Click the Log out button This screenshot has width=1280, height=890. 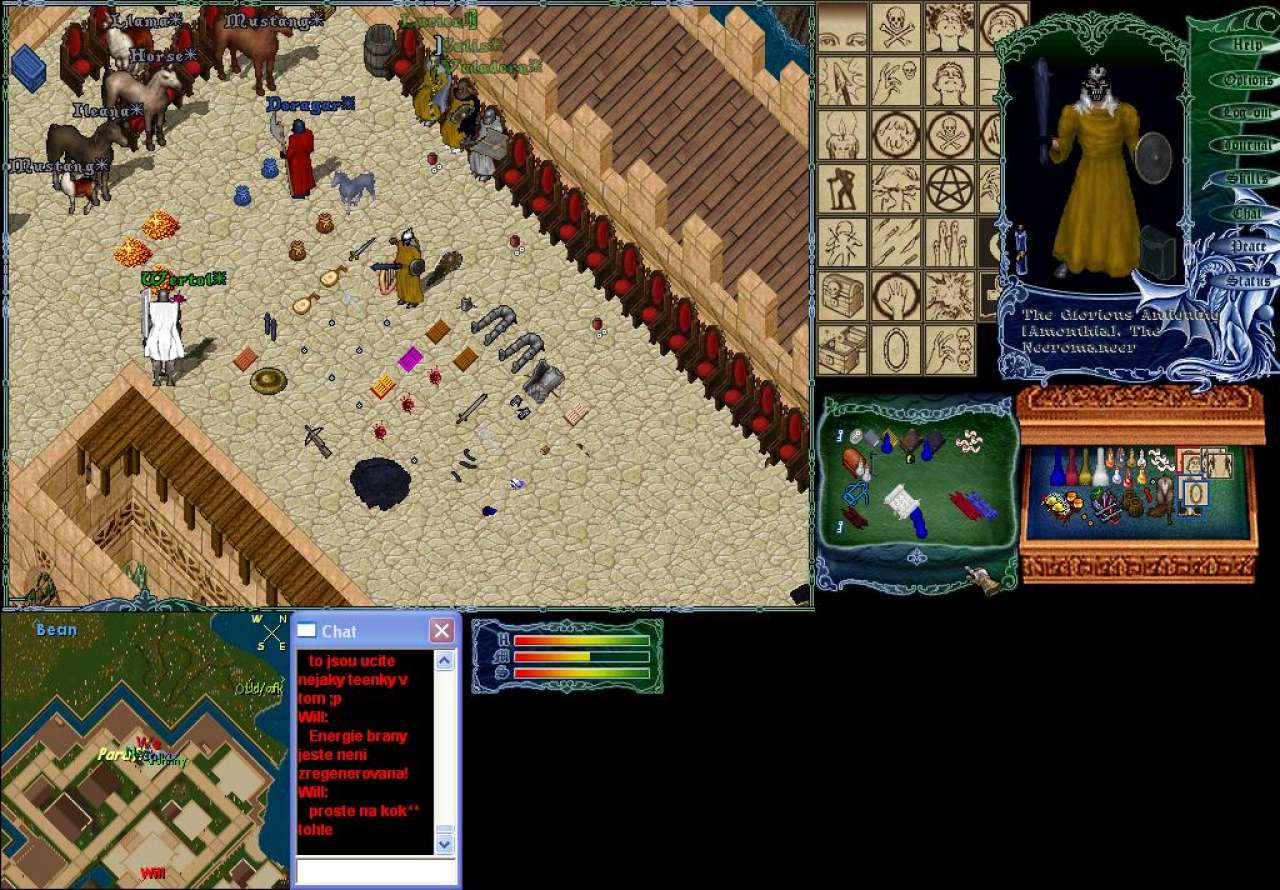[x=1246, y=112]
